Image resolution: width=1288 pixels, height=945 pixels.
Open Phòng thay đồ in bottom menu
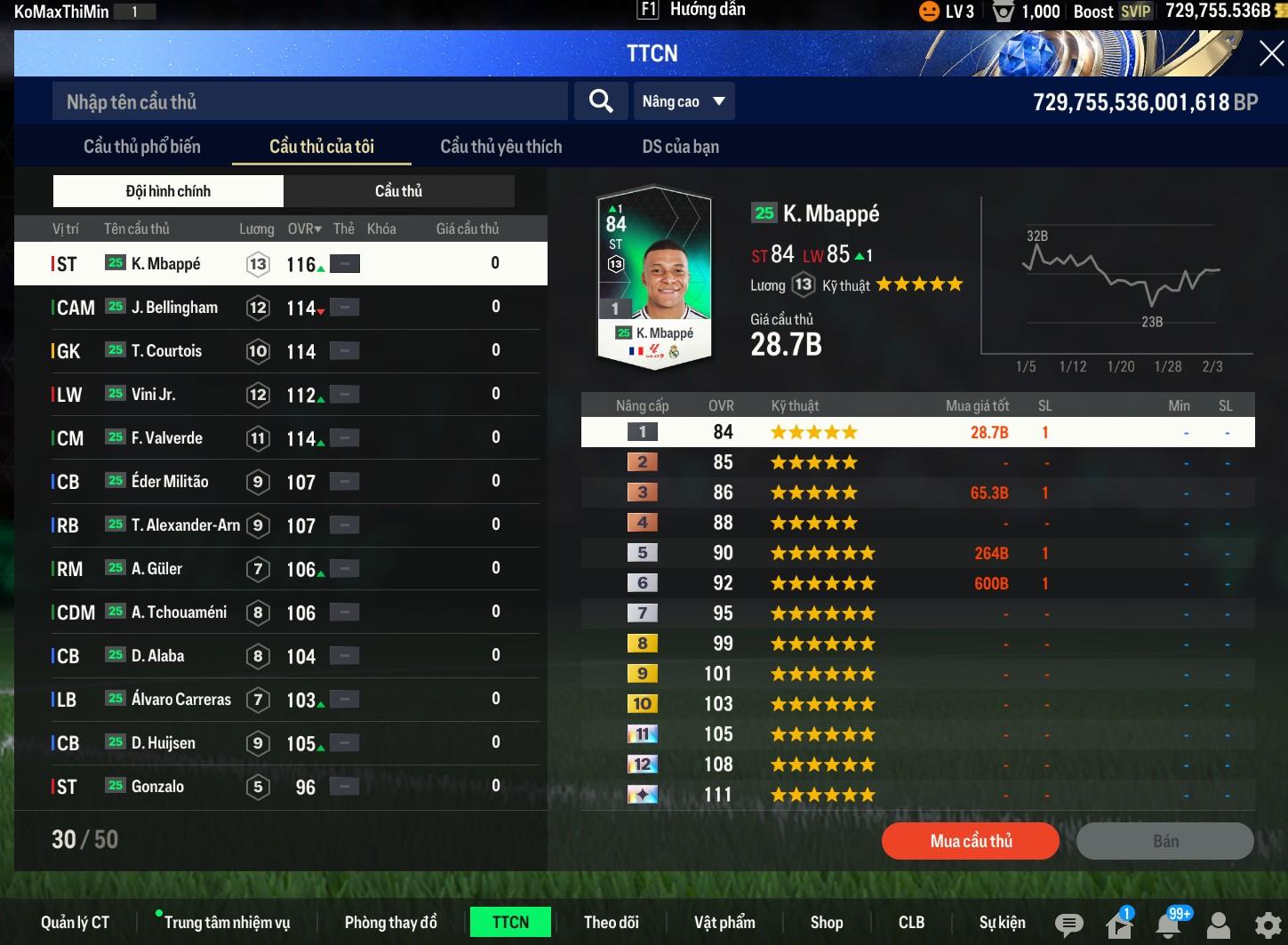click(x=390, y=923)
